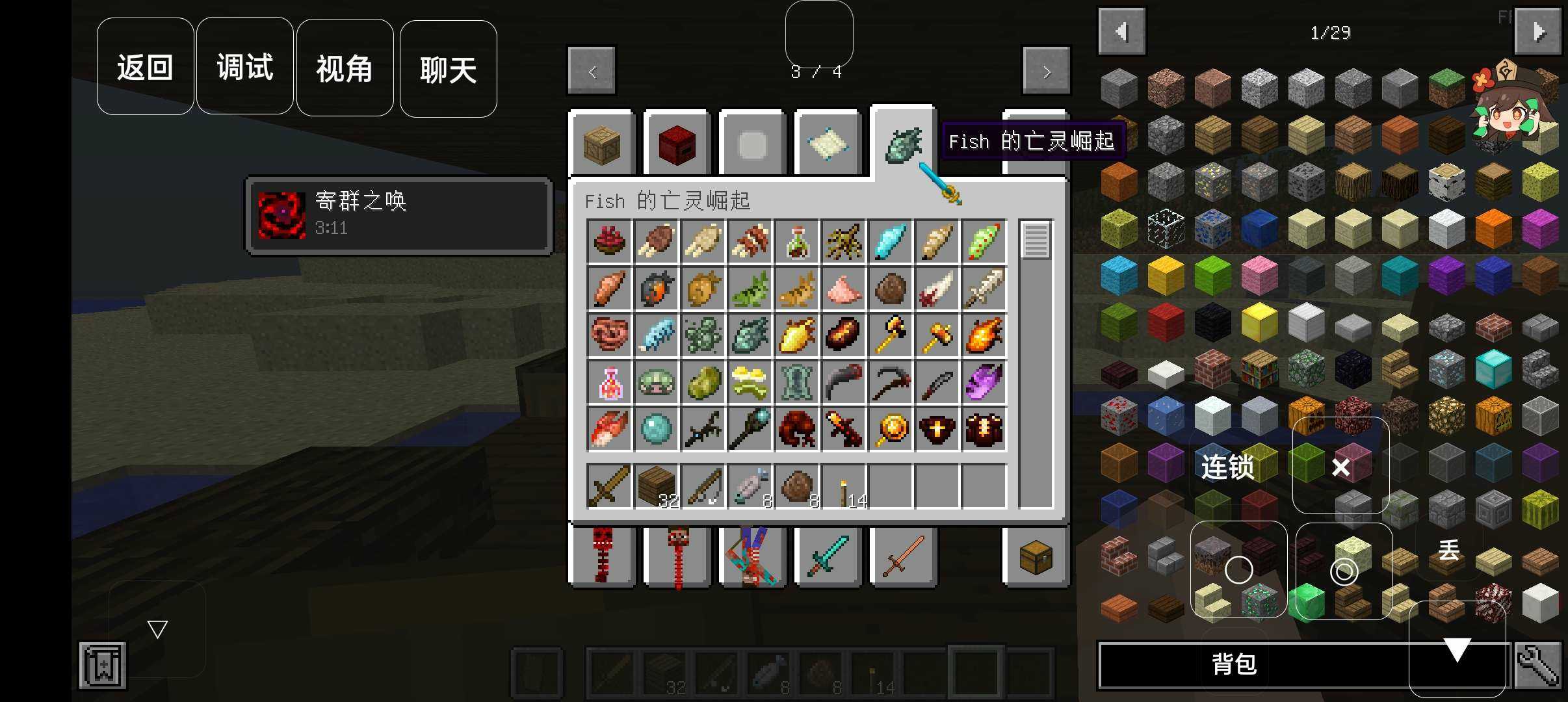Select the pink potion item in the grid
This screenshot has height=702, width=1568.
[609, 382]
